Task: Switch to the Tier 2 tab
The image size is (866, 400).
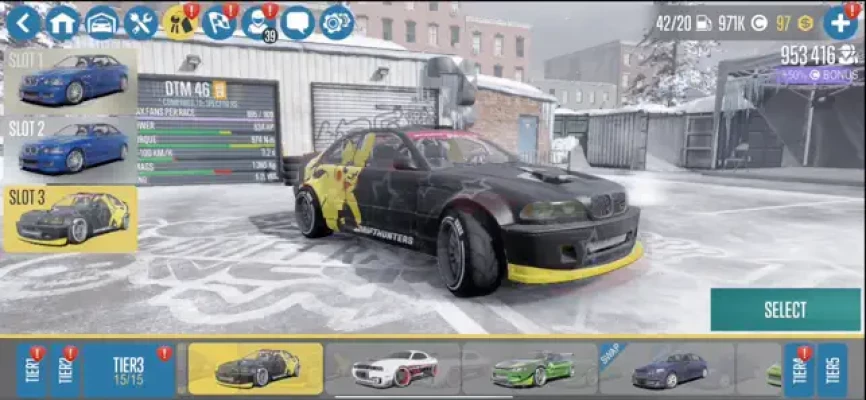Action: click(x=65, y=370)
